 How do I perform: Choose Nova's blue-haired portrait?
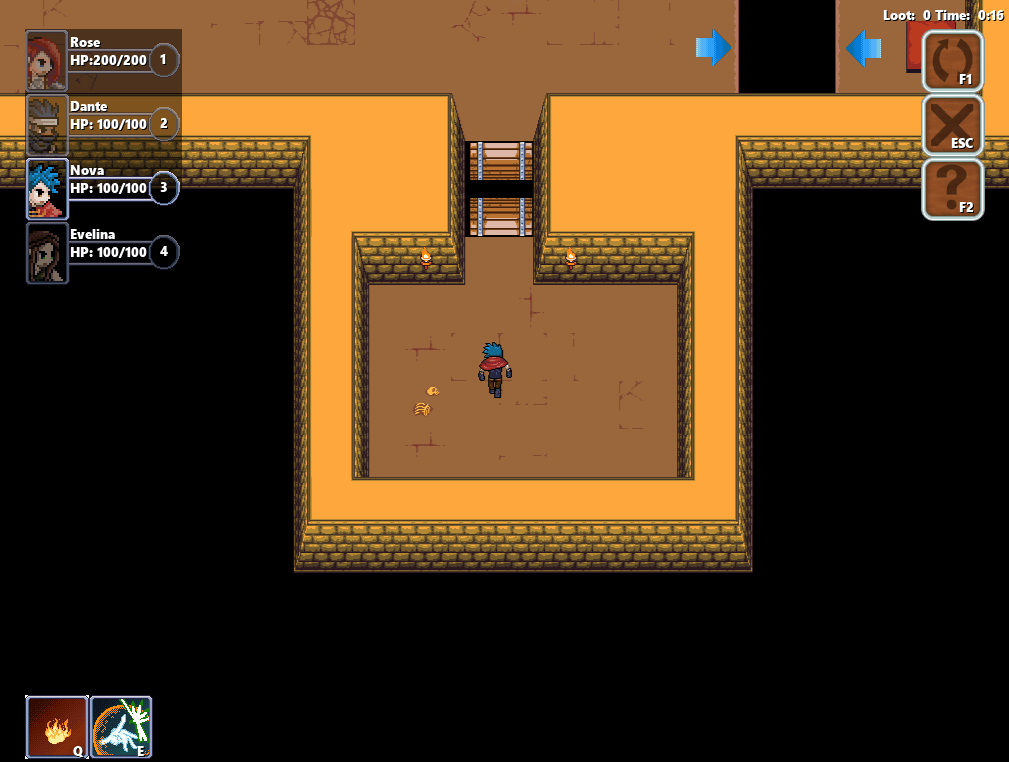coord(47,188)
